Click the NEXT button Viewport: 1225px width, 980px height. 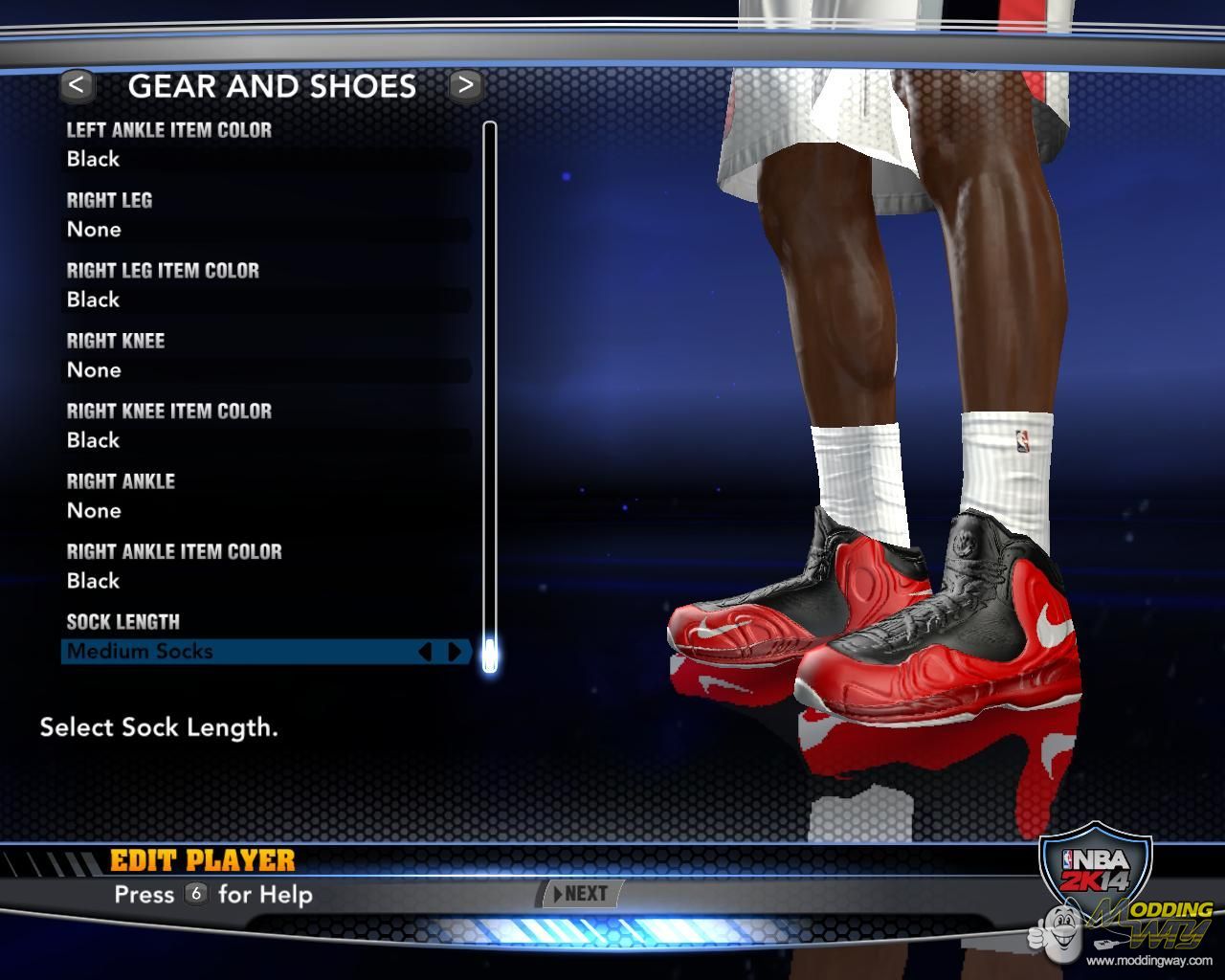click(x=581, y=894)
